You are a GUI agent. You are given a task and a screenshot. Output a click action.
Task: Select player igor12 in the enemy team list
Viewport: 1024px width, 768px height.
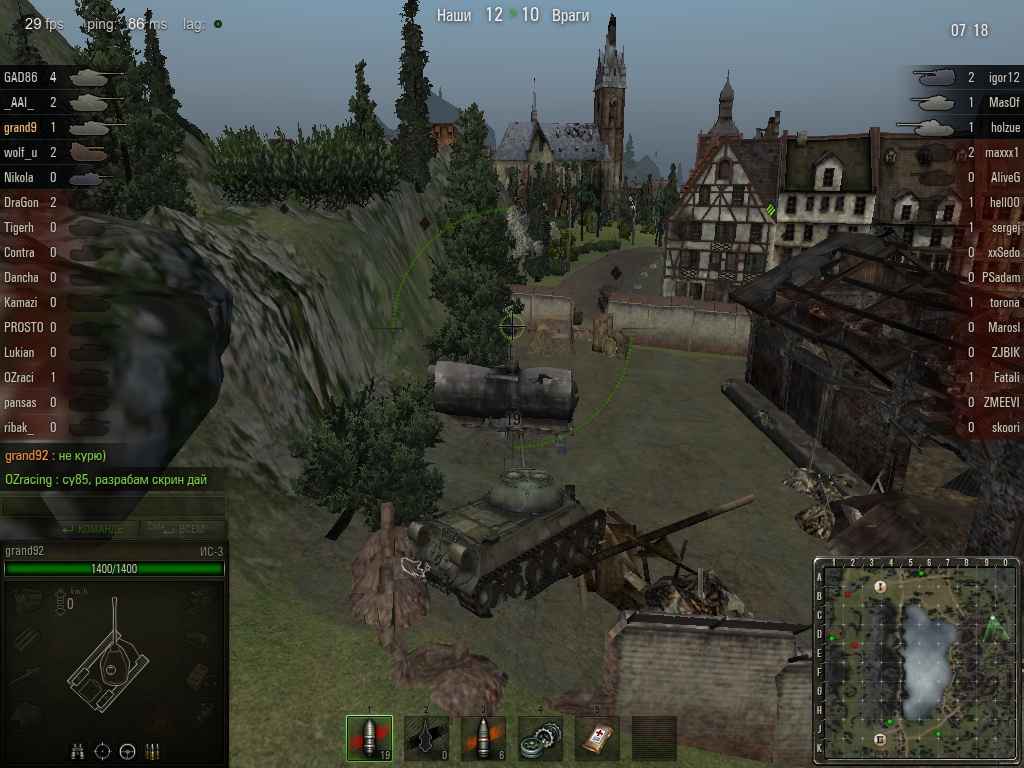click(x=1003, y=77)
